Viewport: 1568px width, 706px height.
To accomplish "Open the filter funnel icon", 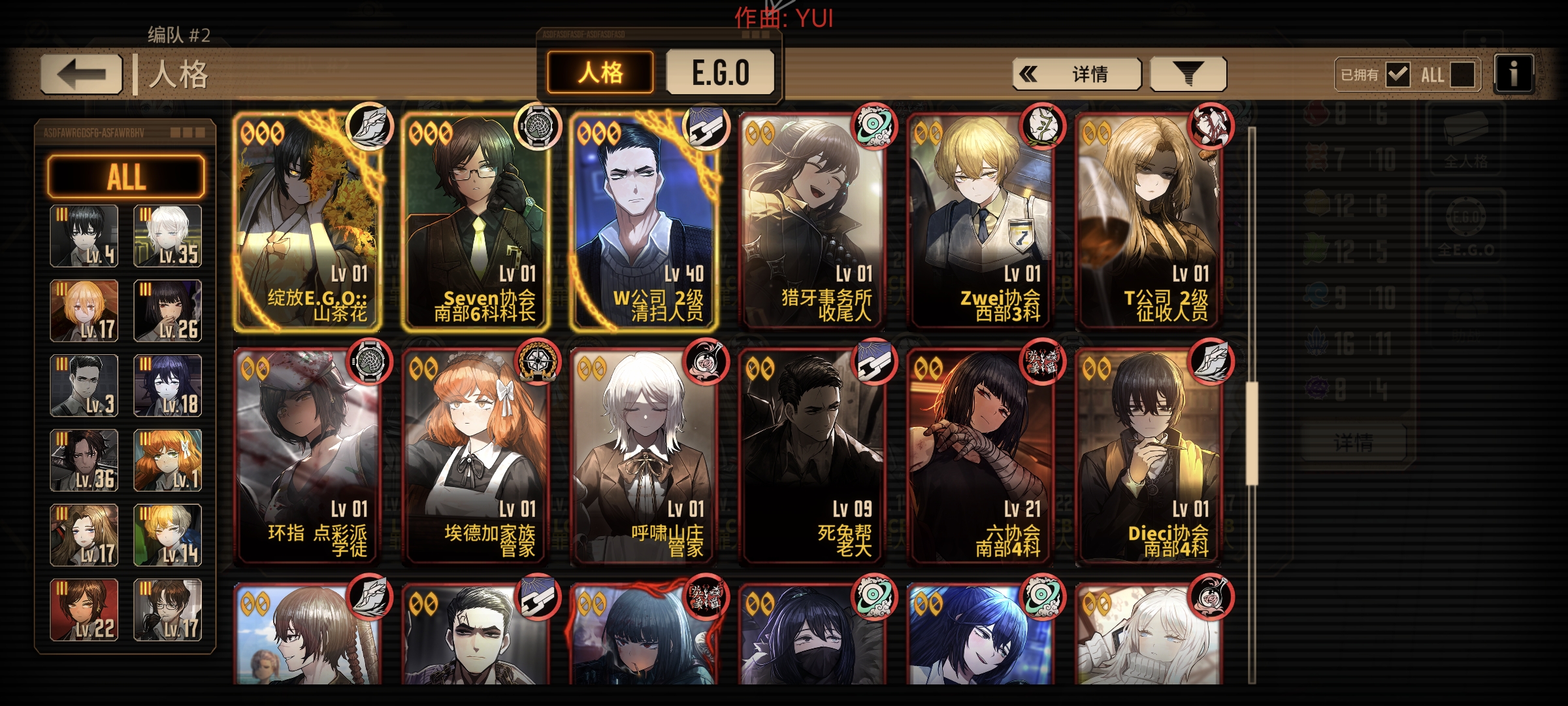I will pyautogui.click(x=1187, y=73).
